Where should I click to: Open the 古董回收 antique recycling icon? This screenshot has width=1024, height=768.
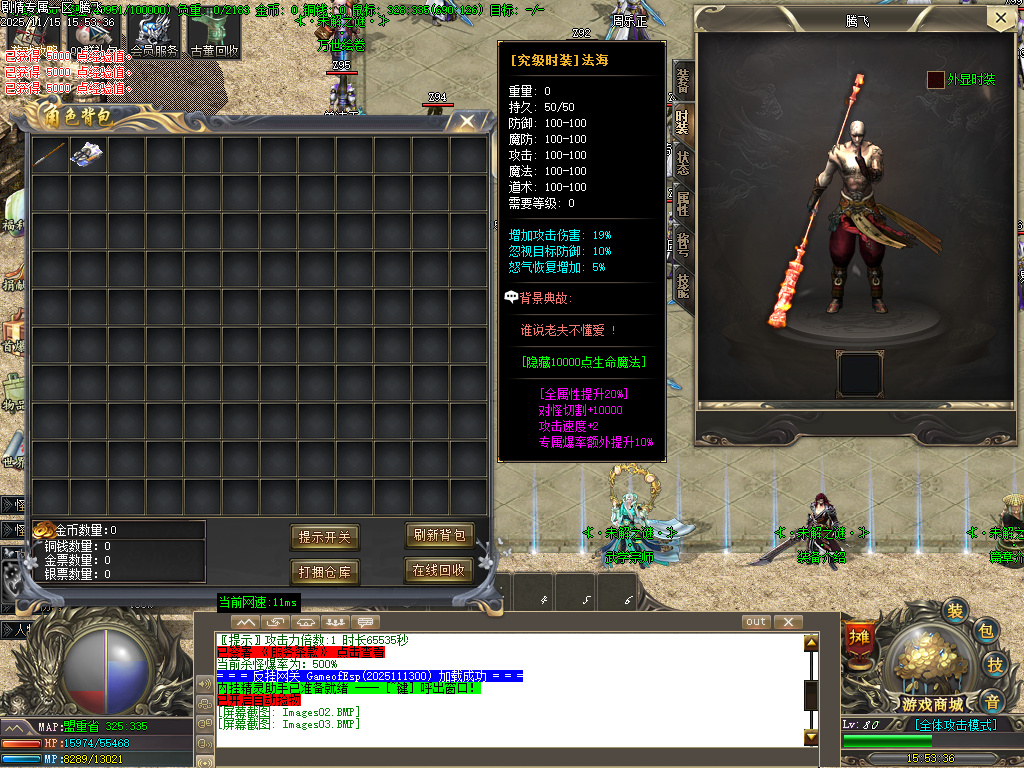[214, 33]
